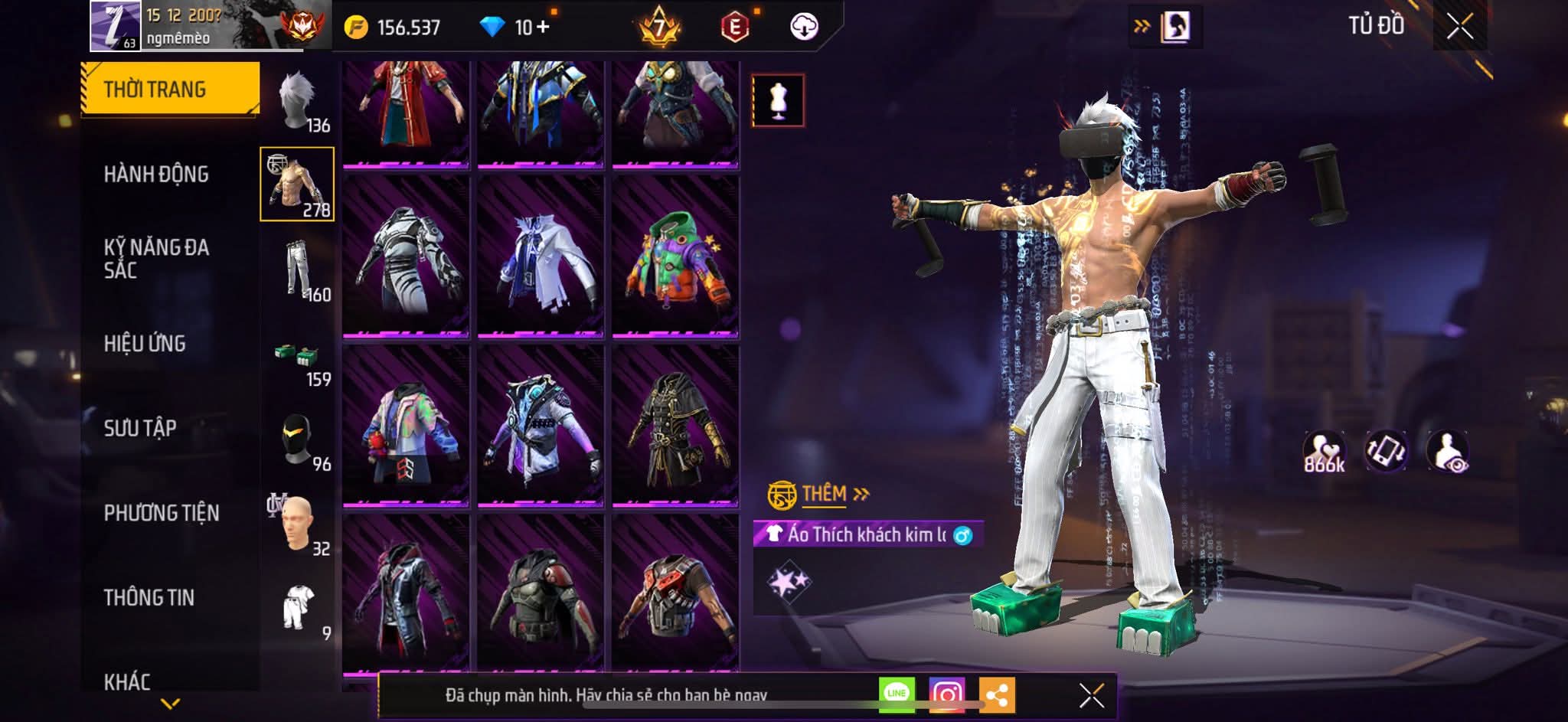Toggle the mannequin preview button

[x=778, y=100]
